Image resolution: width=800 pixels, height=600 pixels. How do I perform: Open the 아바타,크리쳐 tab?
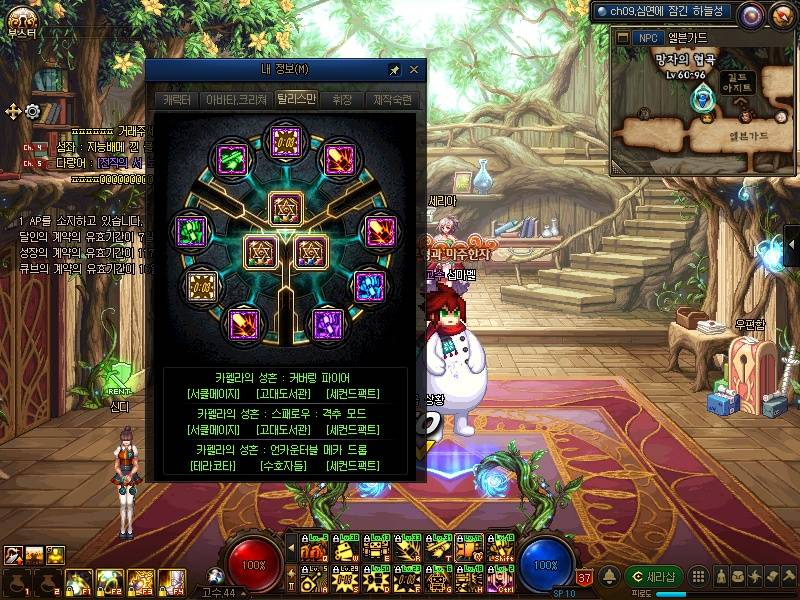[235, 100]
